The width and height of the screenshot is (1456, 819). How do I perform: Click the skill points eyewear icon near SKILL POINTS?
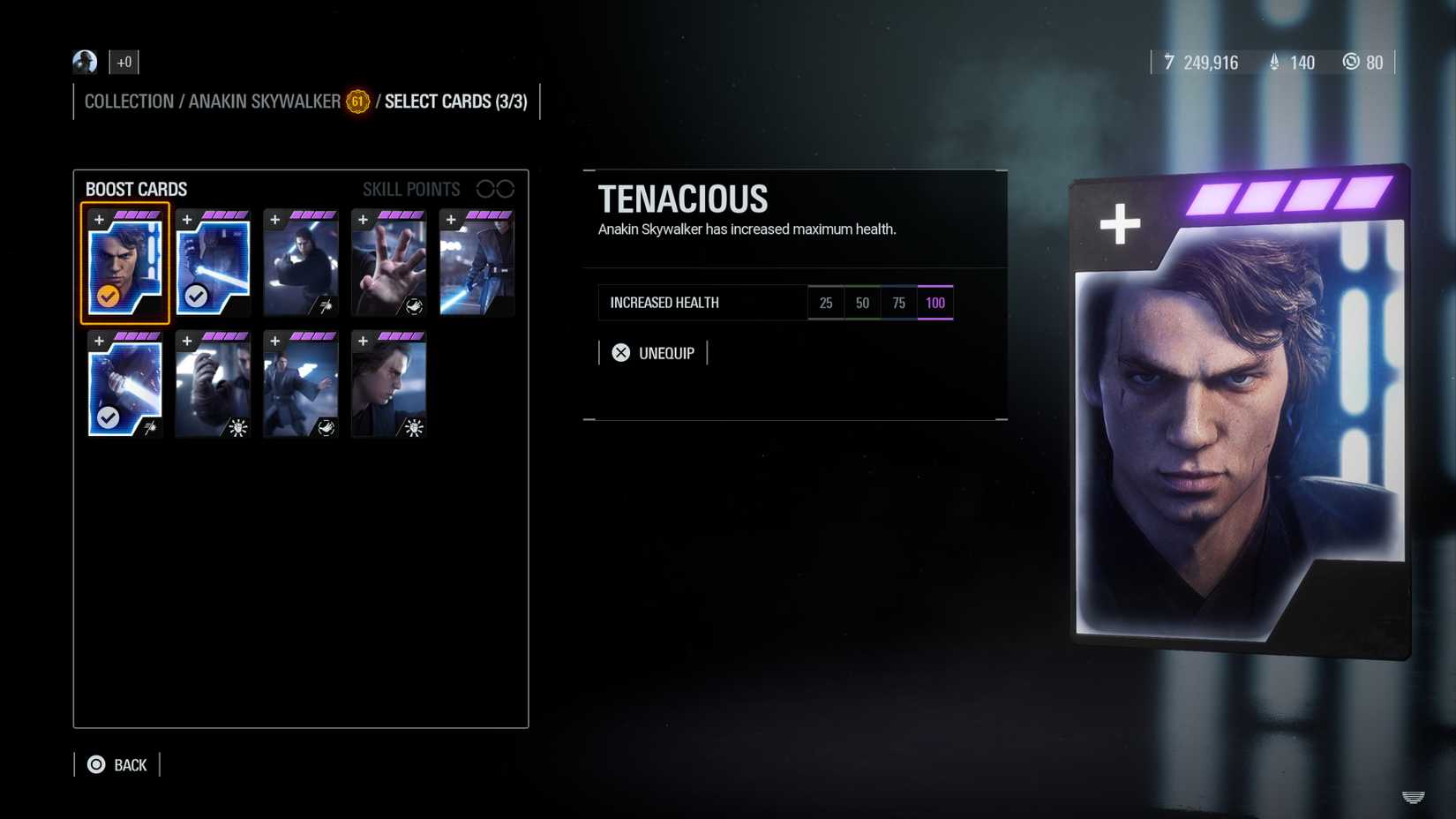(x=497, y=188)
